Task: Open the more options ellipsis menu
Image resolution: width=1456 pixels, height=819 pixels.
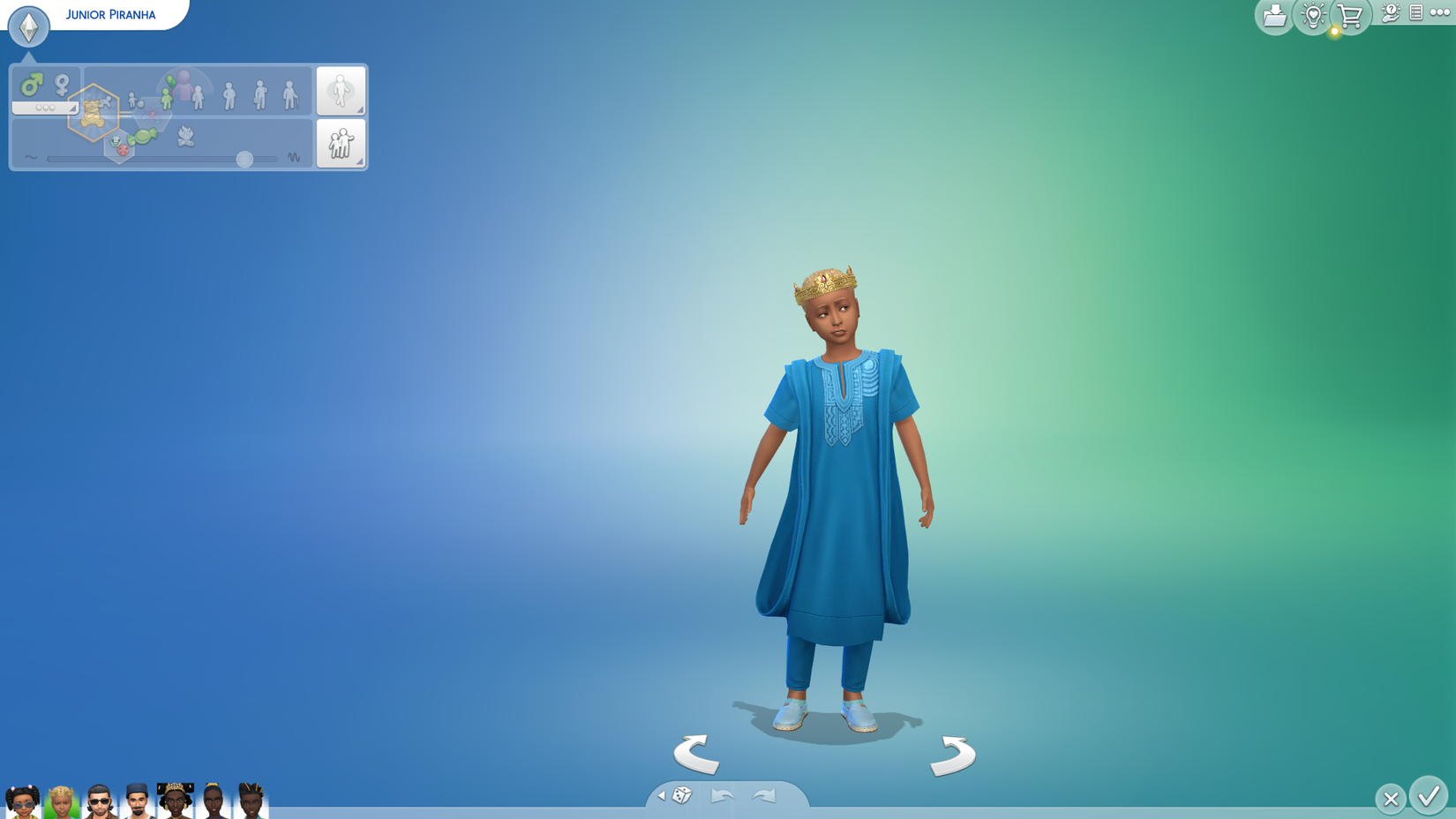Action: [x=1438, y=11]
